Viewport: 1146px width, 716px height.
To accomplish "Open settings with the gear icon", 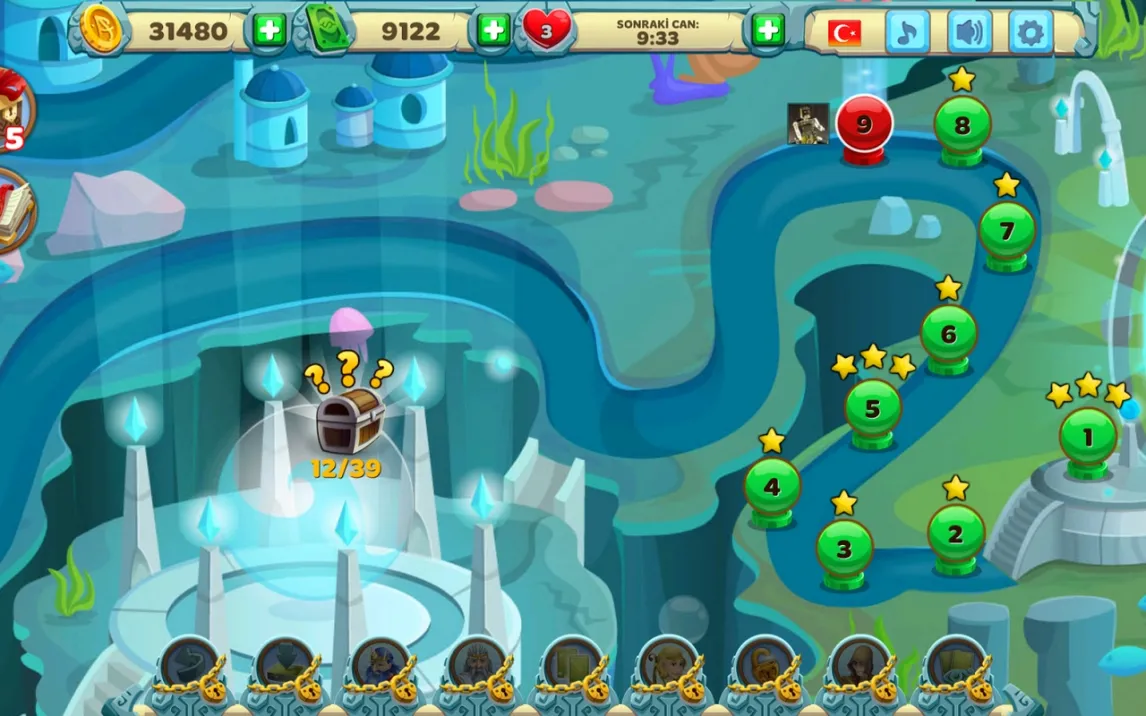I will (1030, 32).
